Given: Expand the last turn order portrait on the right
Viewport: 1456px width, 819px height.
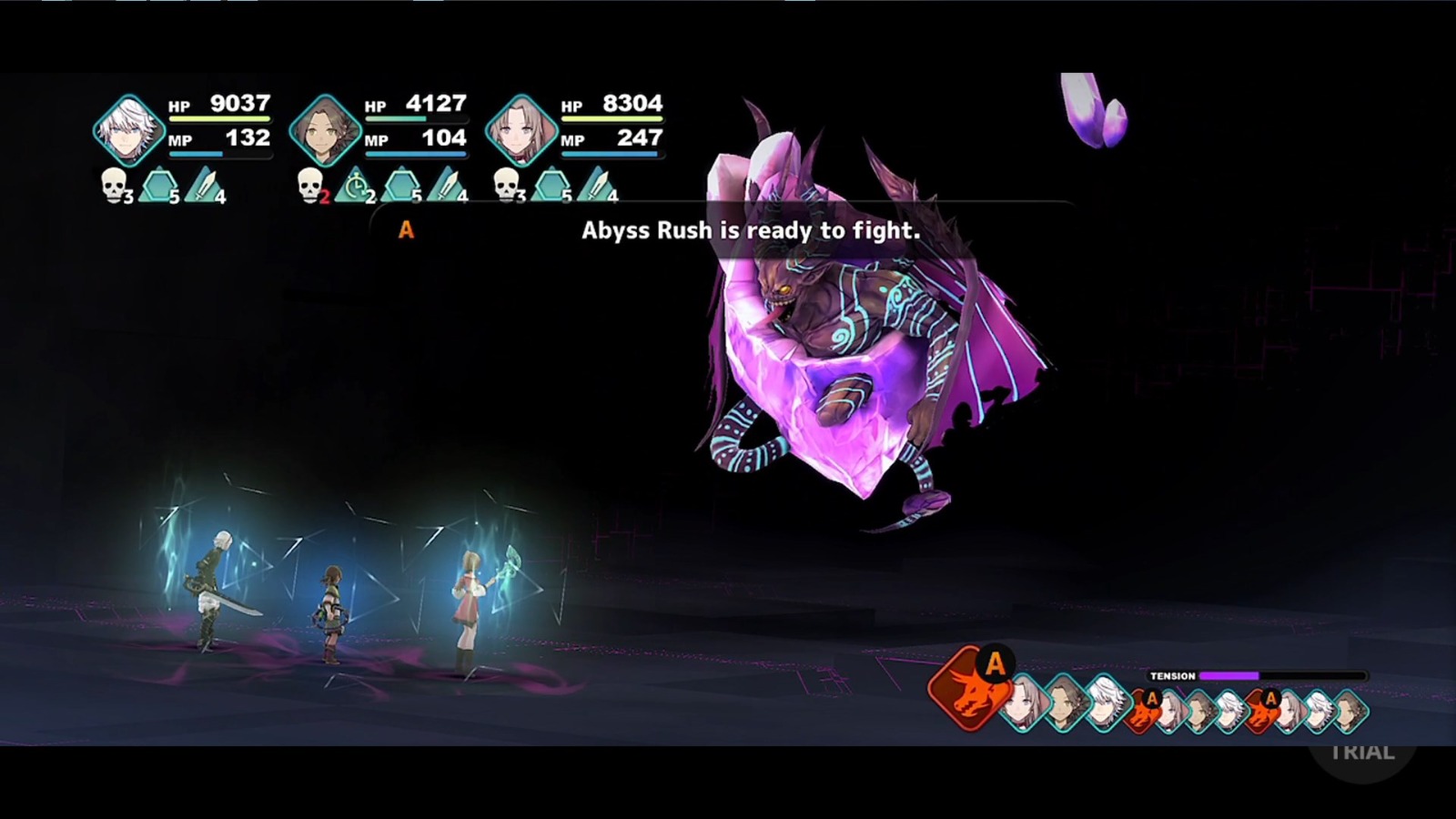Looking at the screenshot, I should (x=1353, y=709).
